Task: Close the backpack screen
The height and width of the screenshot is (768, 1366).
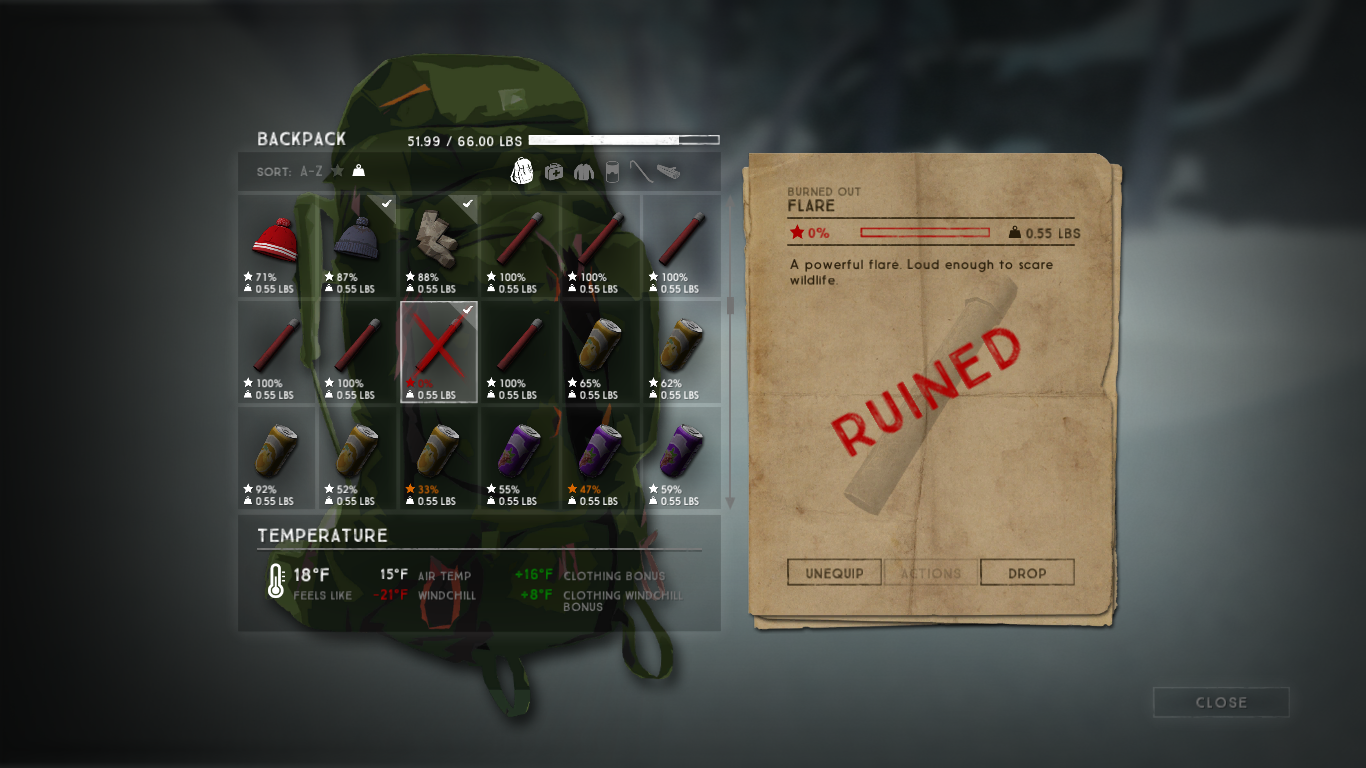Action: [x=1220, y=702]
